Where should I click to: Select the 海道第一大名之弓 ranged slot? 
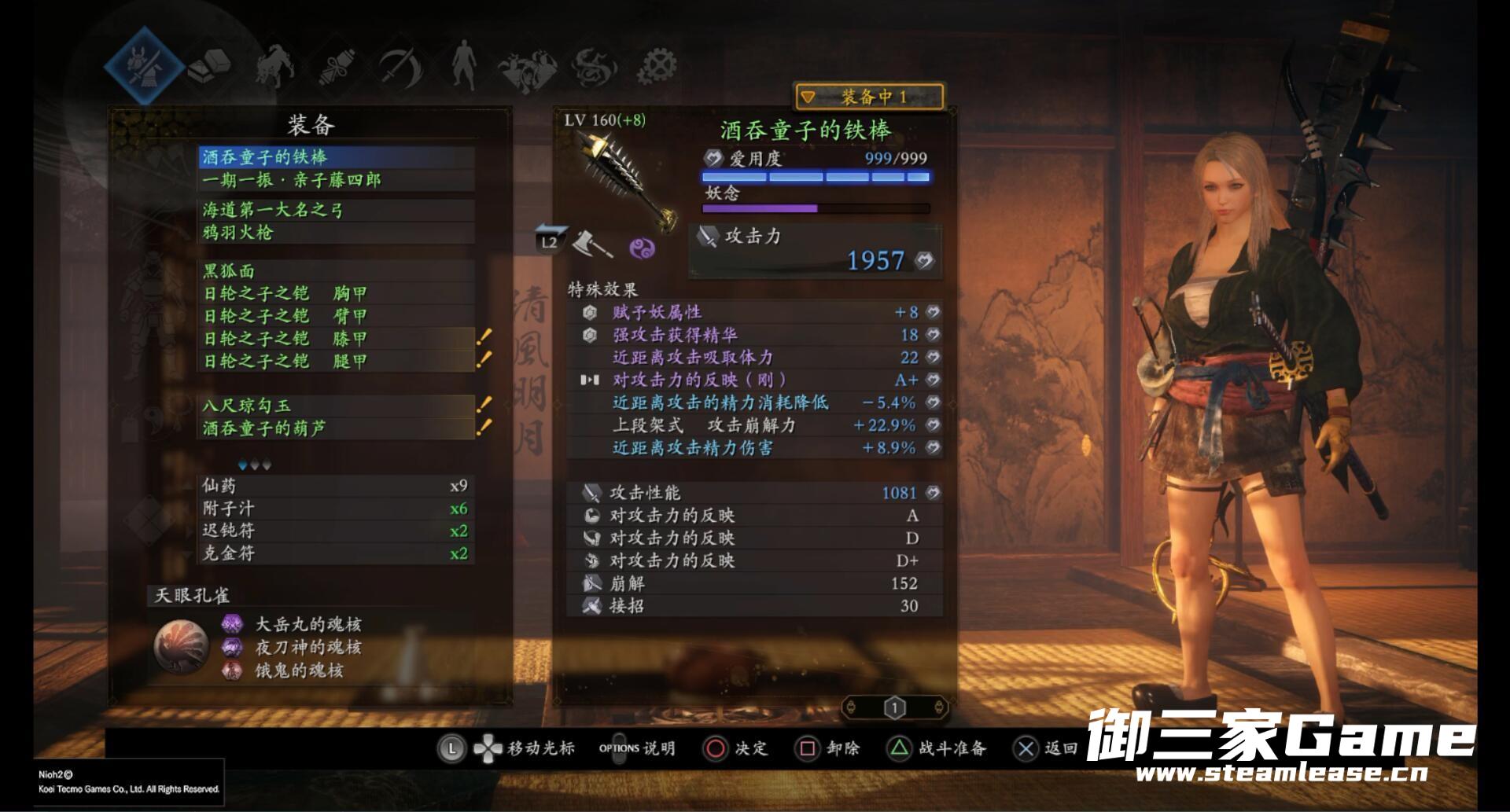pyautogui.click(x=337, y=210)
